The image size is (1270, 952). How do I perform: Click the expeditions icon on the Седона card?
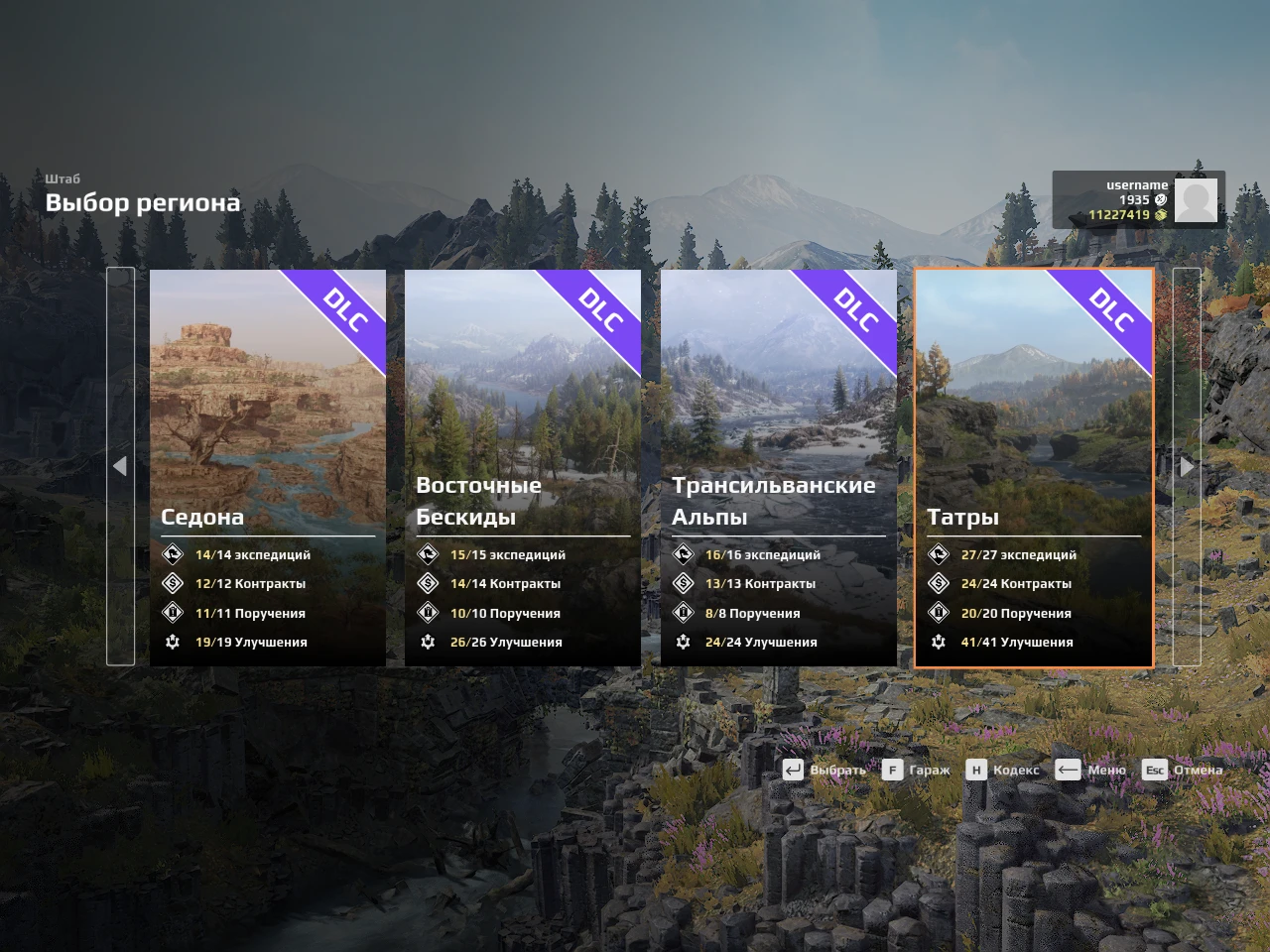(x=173, y=554)
